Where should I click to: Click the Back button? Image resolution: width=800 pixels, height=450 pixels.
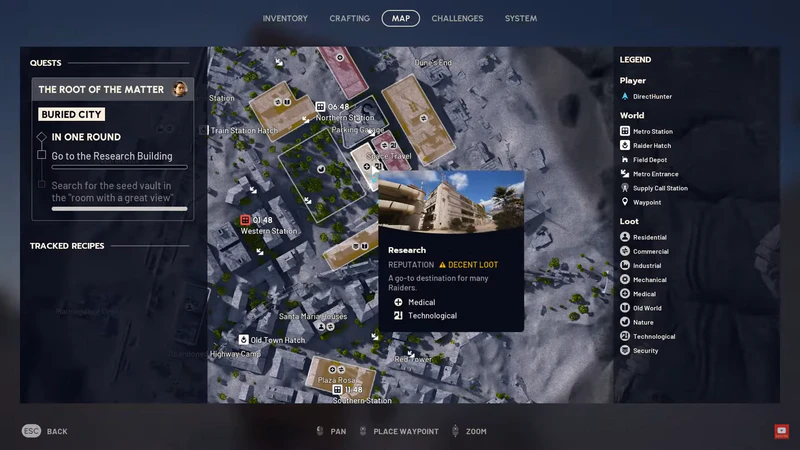pos(45,431)
